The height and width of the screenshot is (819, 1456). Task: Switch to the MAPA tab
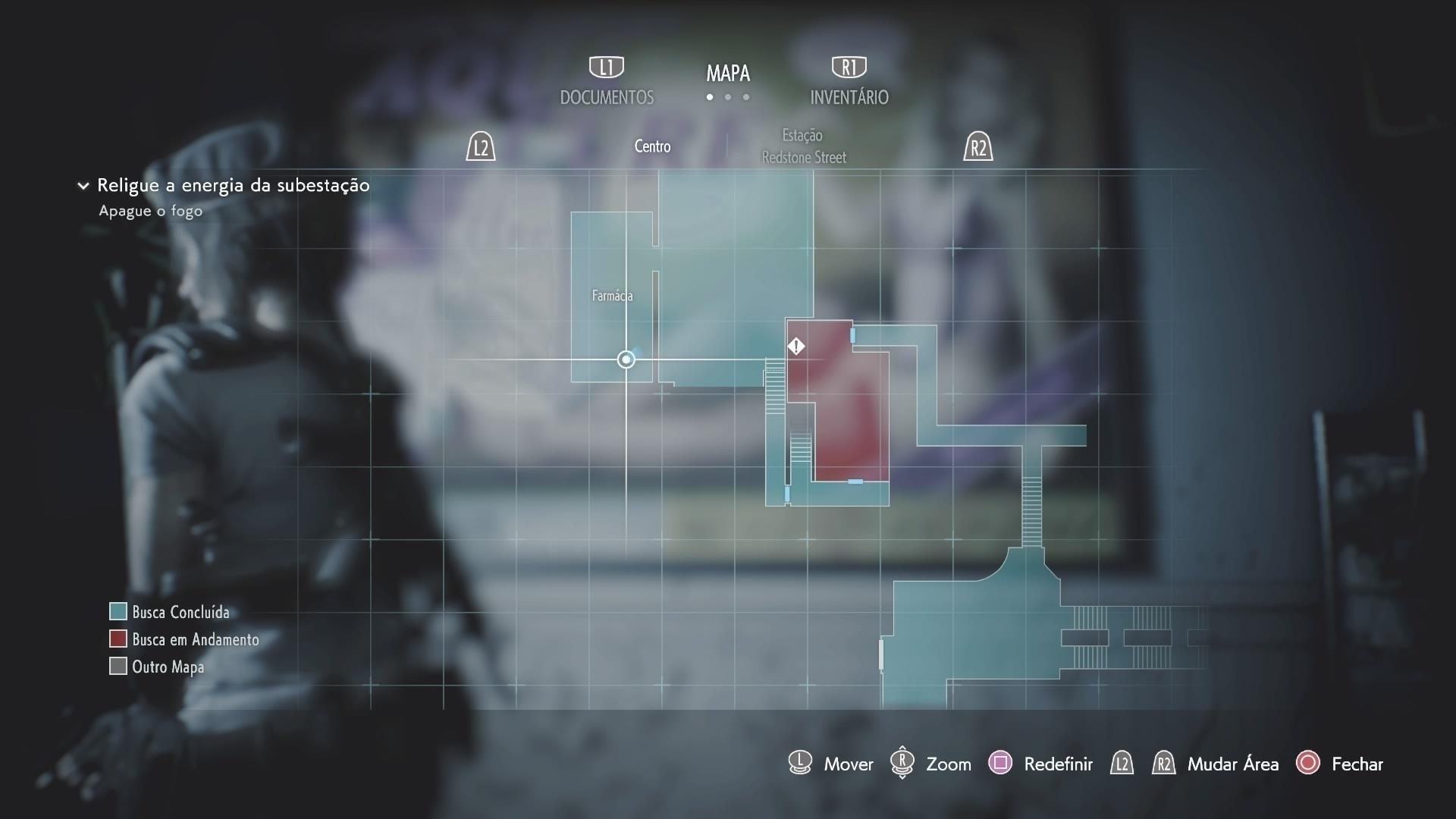[x=728, y=73]
